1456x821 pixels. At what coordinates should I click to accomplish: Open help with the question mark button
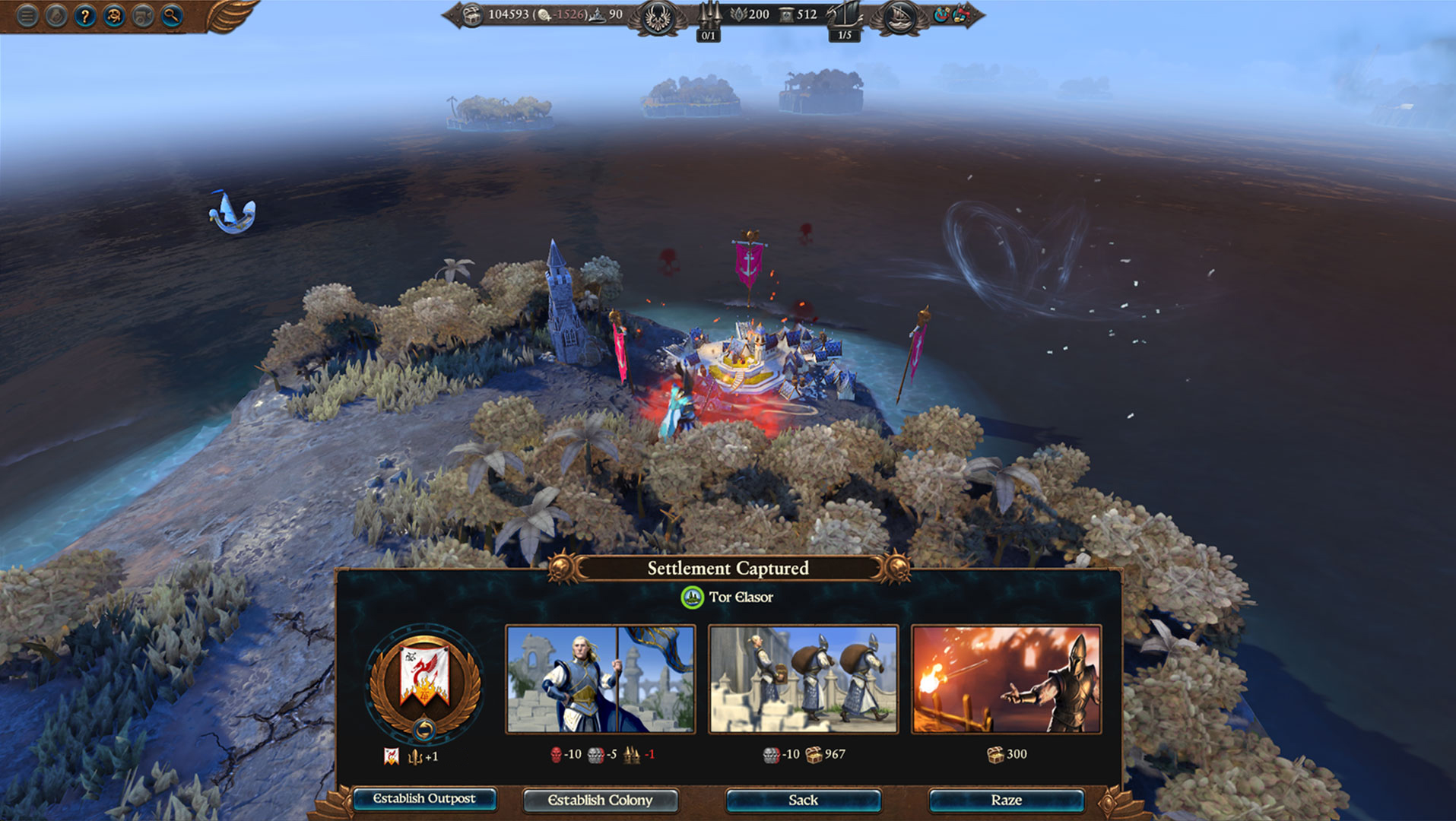pos(85,16)
